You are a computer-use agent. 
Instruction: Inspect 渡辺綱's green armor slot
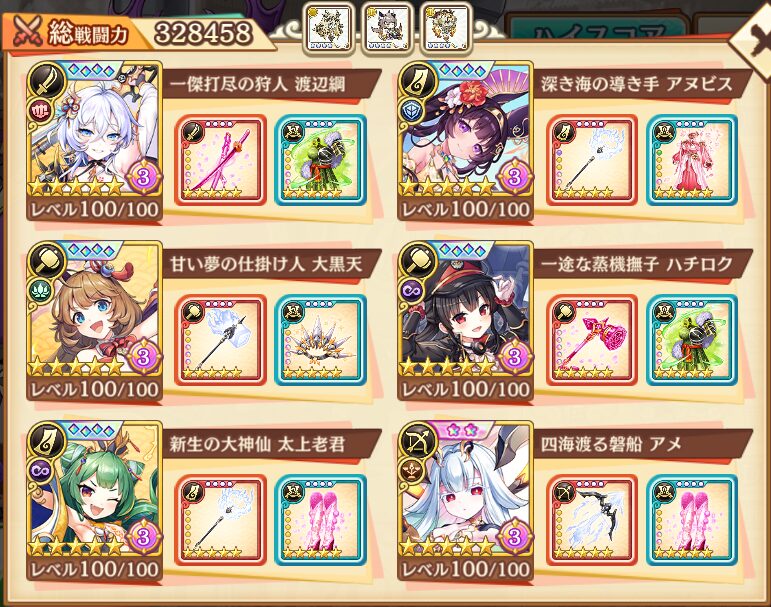coord(320,161)
